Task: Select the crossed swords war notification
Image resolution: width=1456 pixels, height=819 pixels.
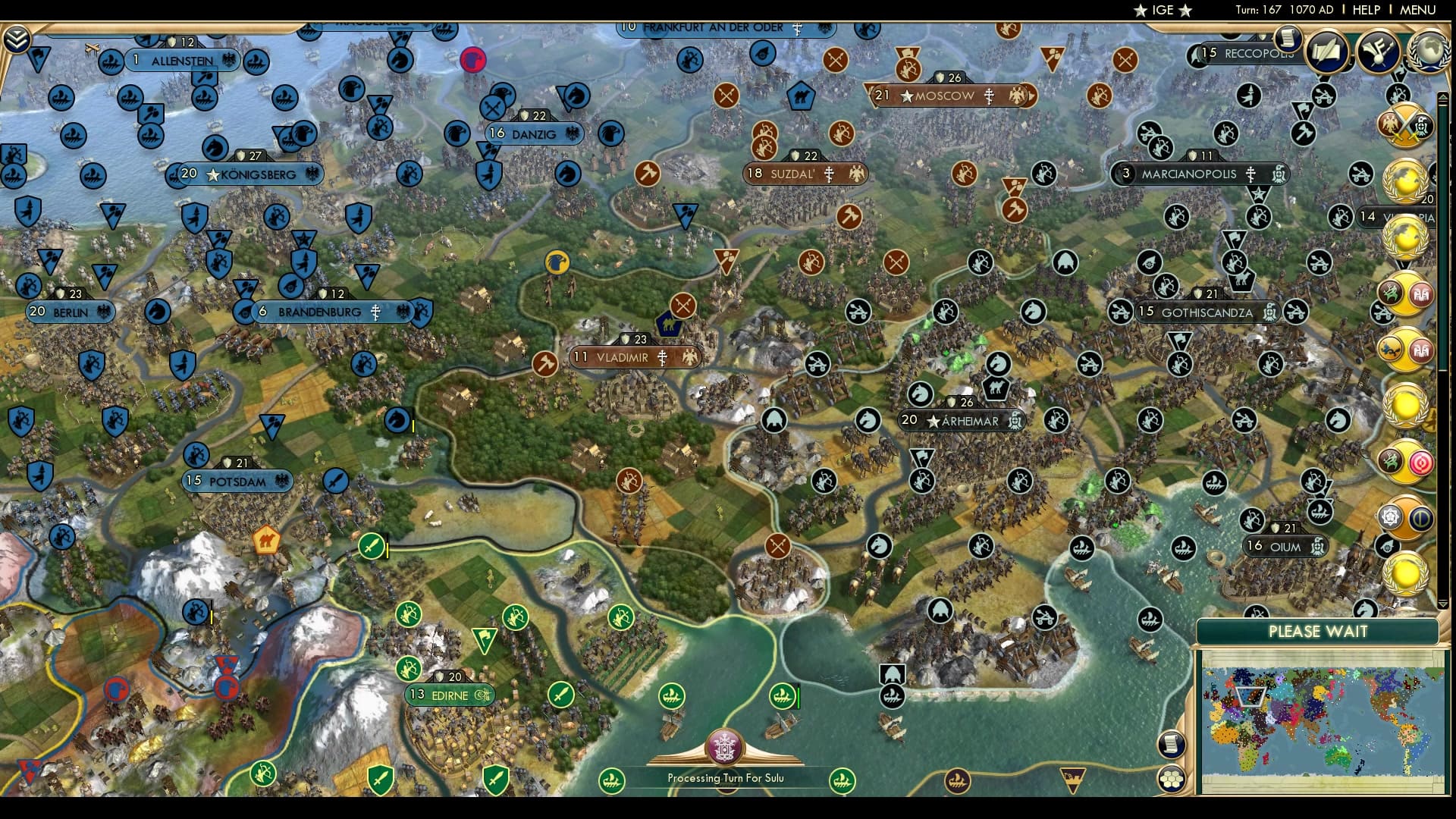Action: pyautogui.click(x=1405, y=125)
